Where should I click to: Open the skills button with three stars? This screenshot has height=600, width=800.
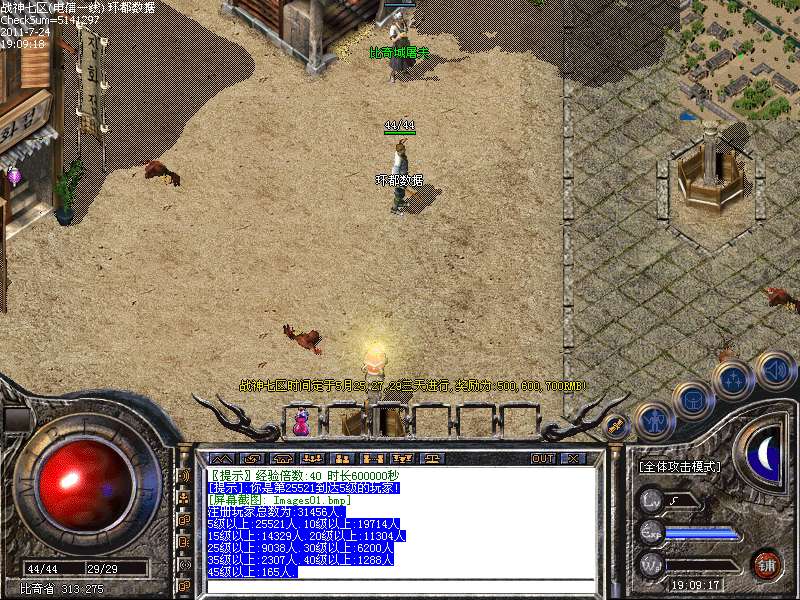point(733,380)
